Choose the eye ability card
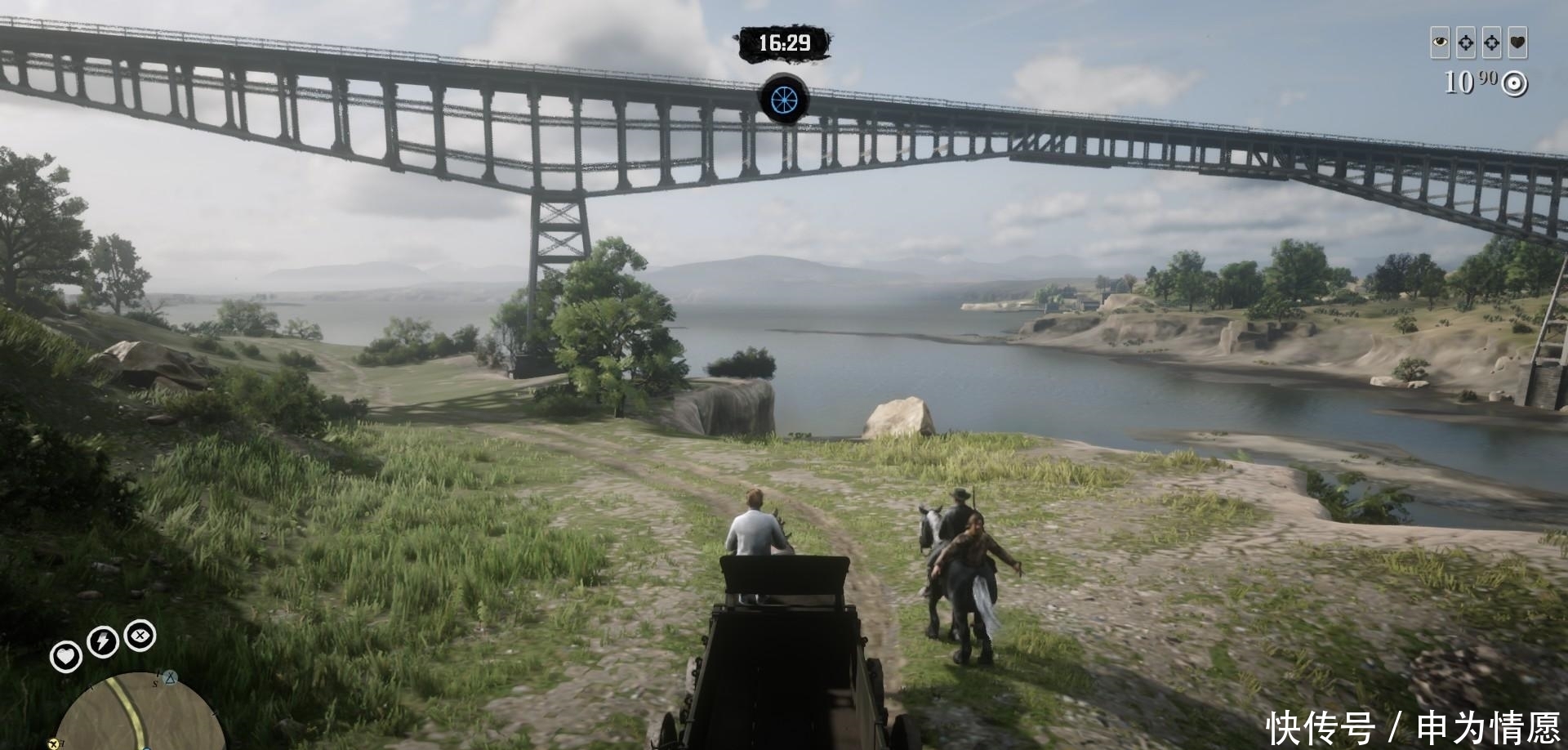 point(1440,42)
